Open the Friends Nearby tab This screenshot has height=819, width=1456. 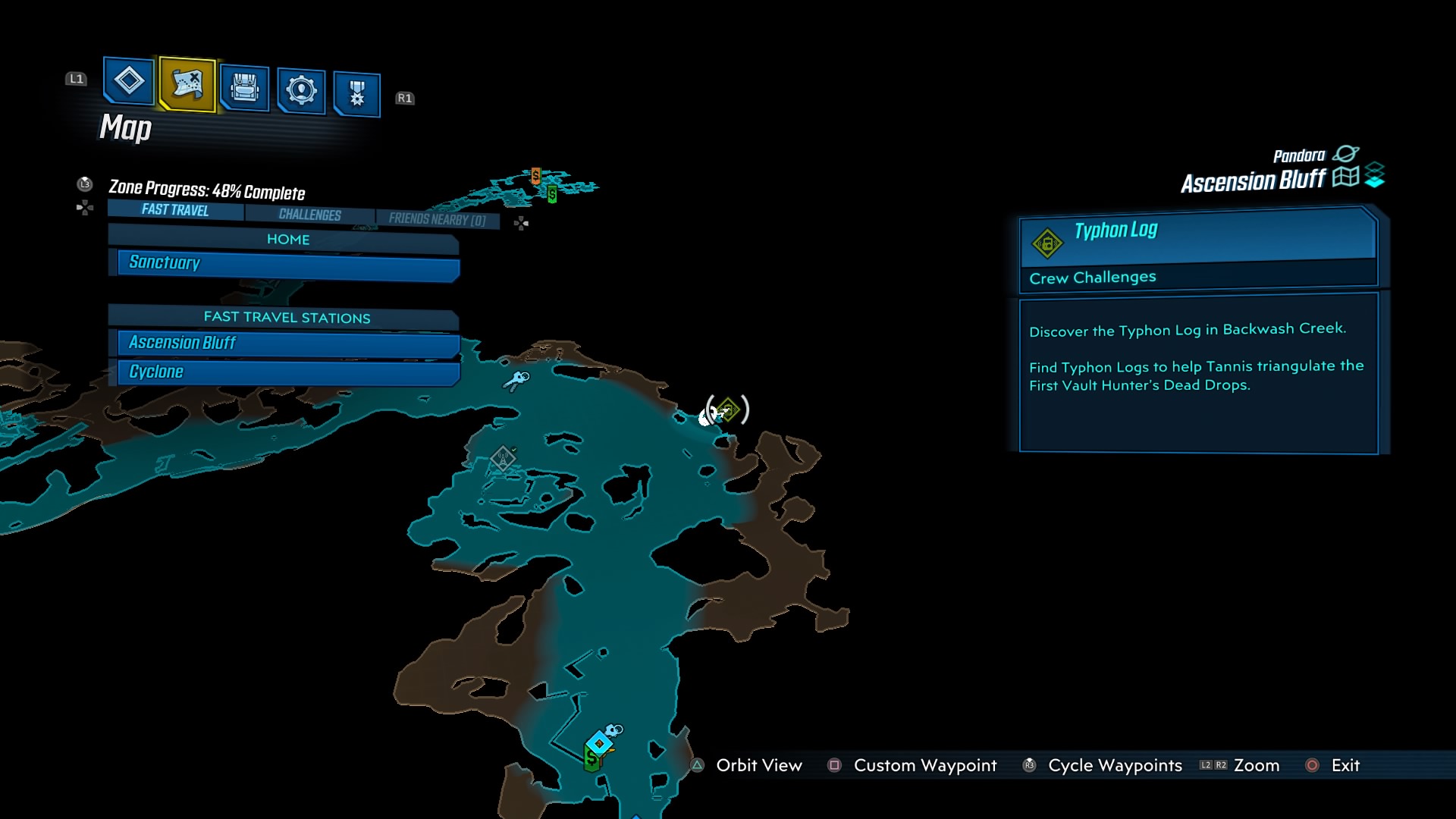click(437, 219)
